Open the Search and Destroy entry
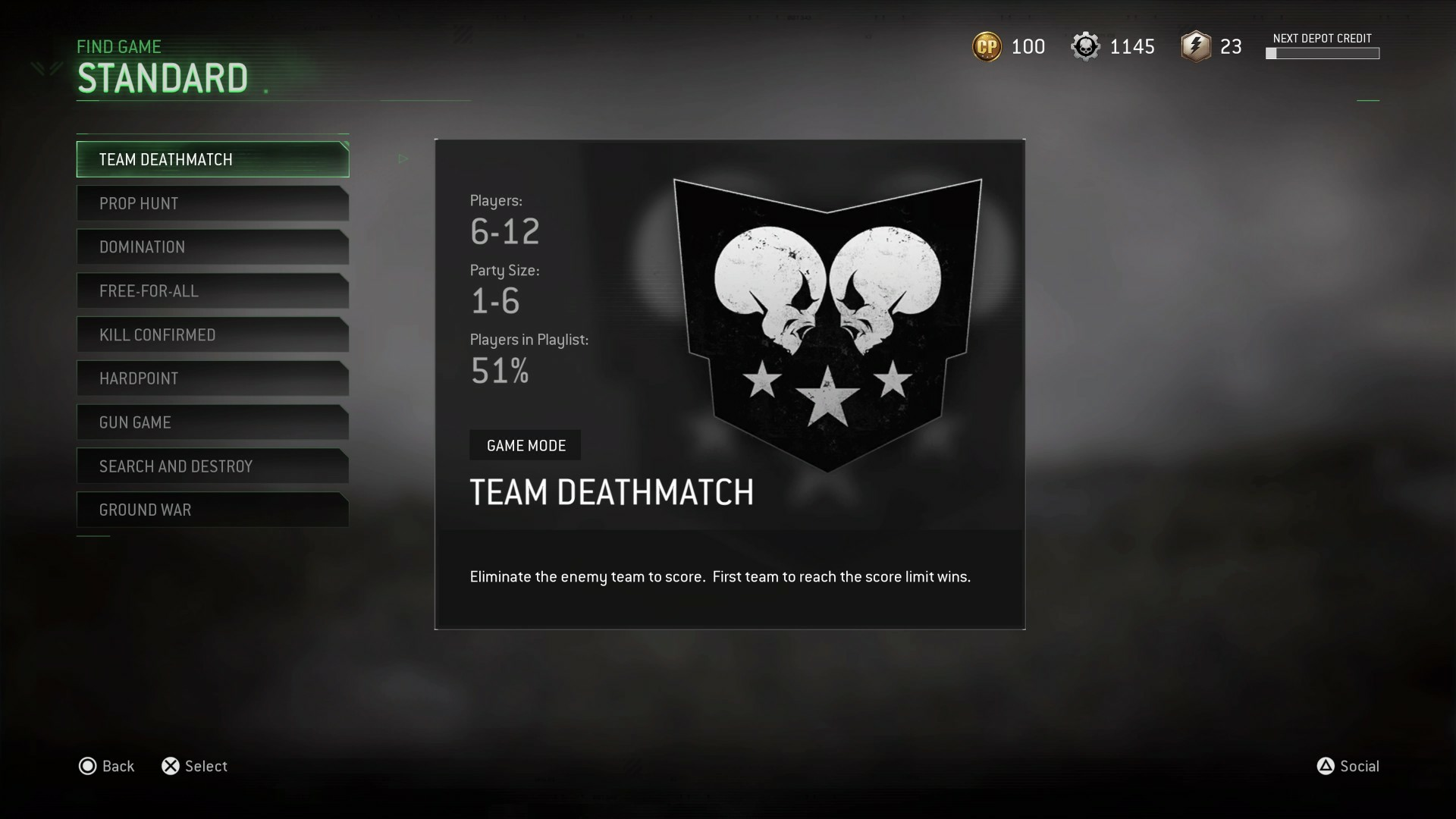Screen dimensions: 1456x819 tap(212, 466)
